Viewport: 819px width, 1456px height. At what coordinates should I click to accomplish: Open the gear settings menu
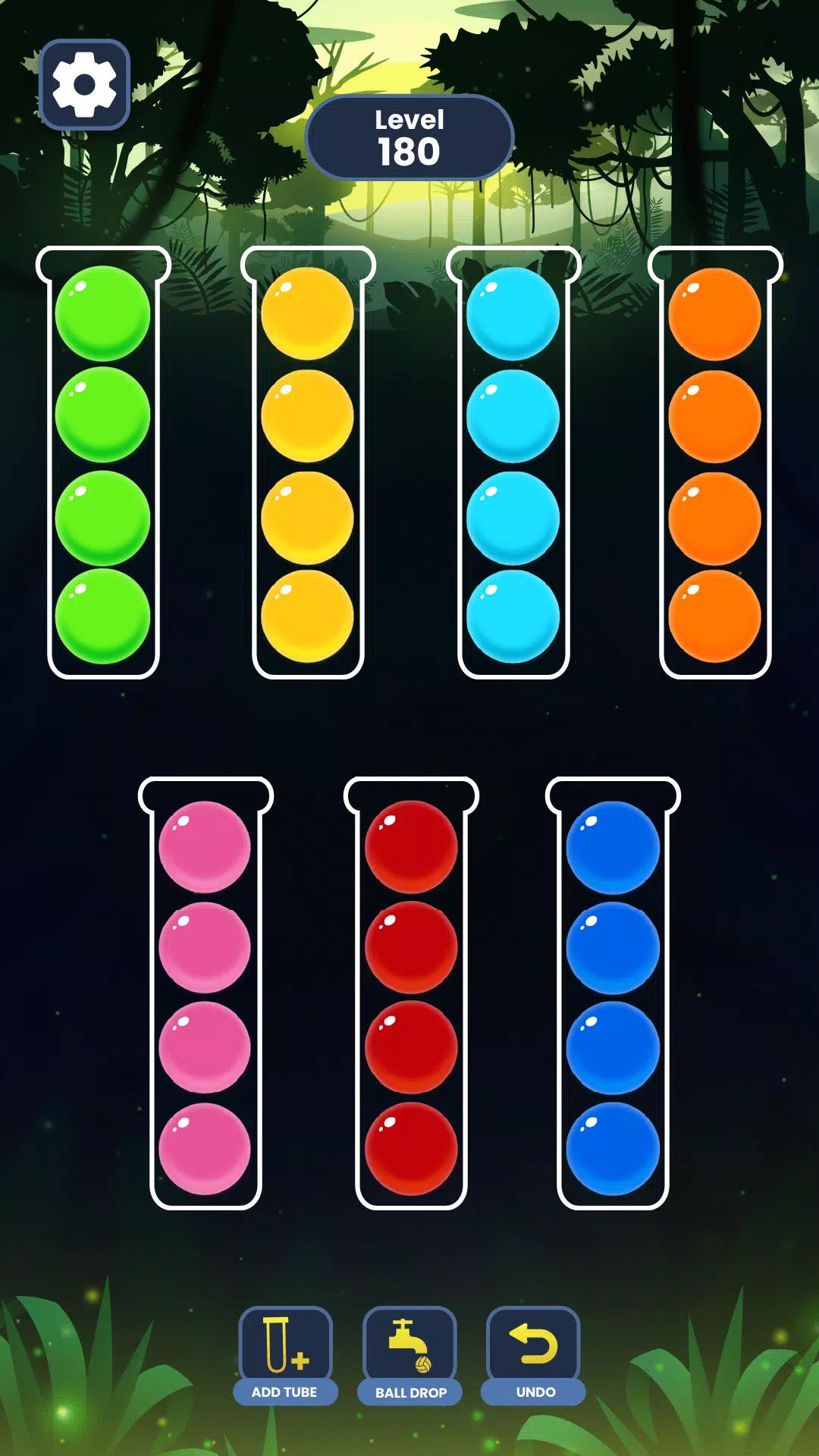pyautogui.click(x=84, y=84)
